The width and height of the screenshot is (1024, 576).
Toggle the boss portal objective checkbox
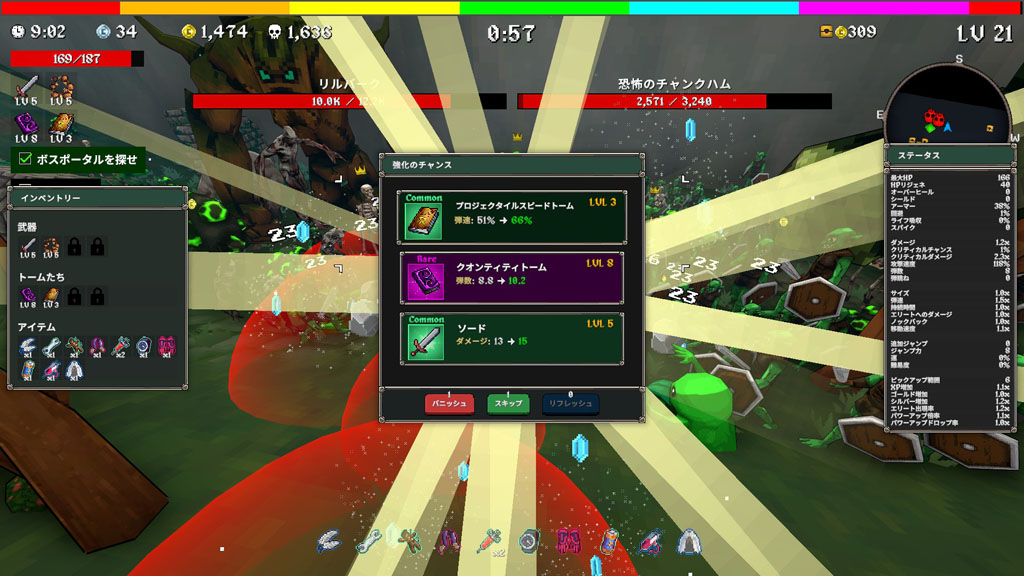24,158
